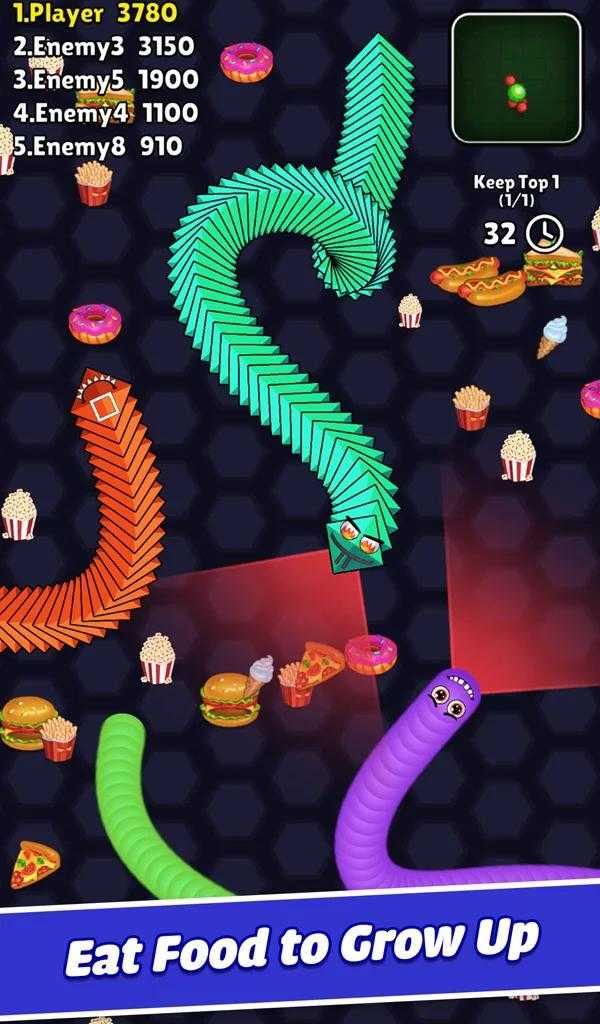Select Enemy3 in the leaderboard list
Screen dimensions: 600x1024
[x=103, y=46]
